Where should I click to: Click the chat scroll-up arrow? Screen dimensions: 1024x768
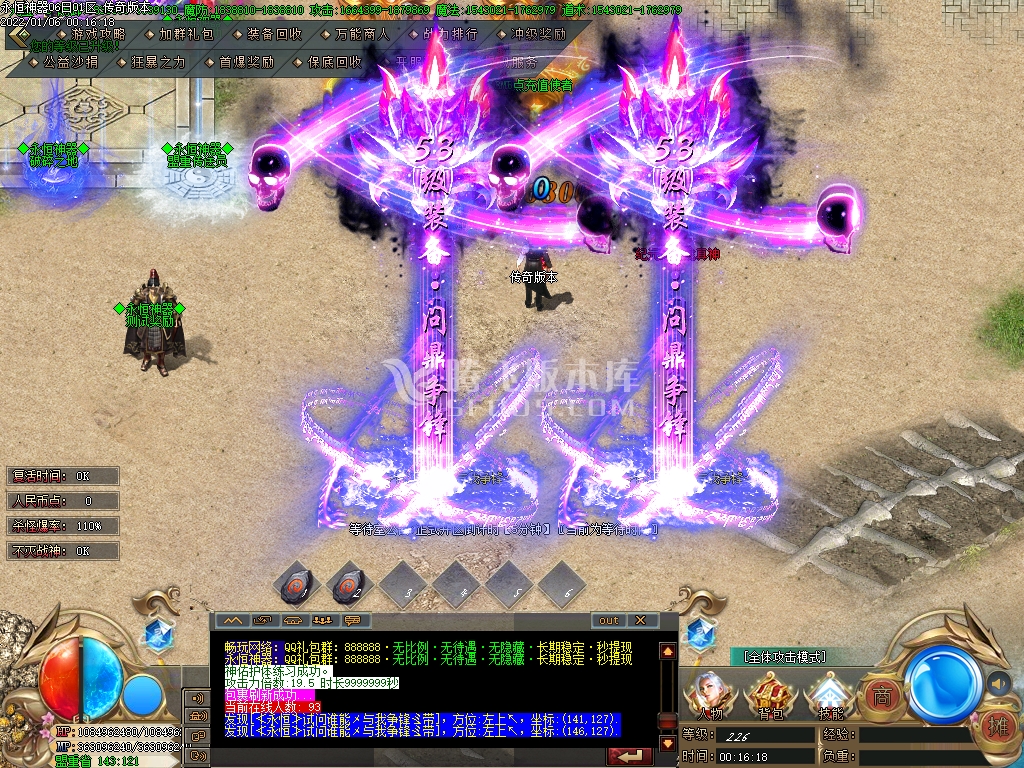click(667, 651)
